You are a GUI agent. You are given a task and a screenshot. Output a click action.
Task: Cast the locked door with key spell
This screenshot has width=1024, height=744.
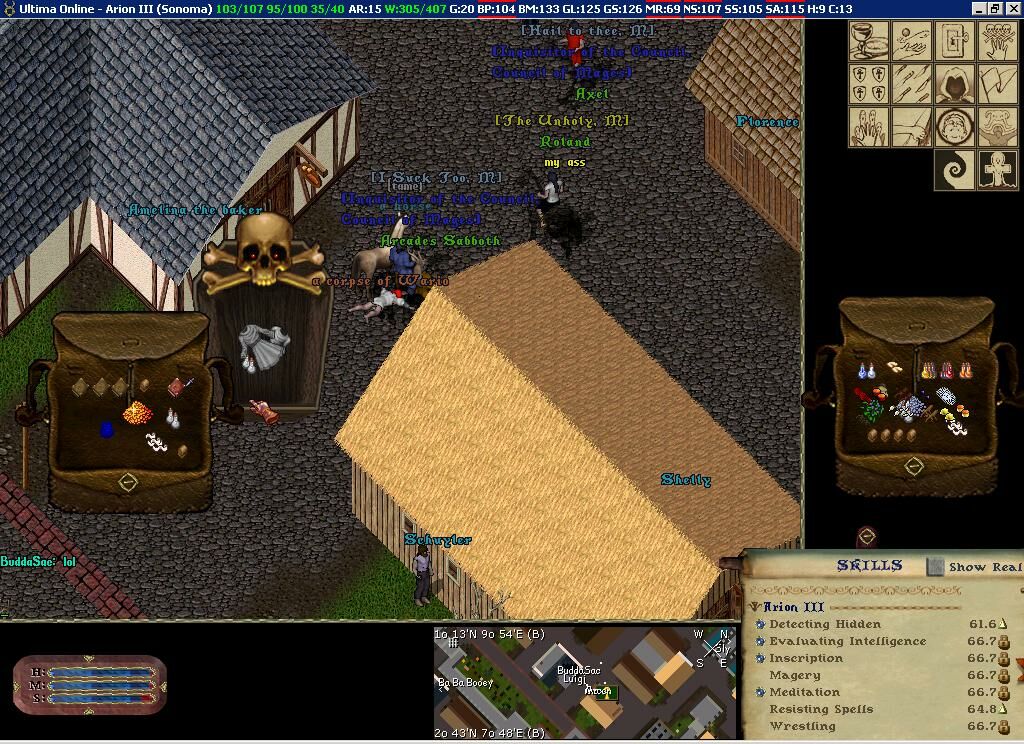click(954, 41)
